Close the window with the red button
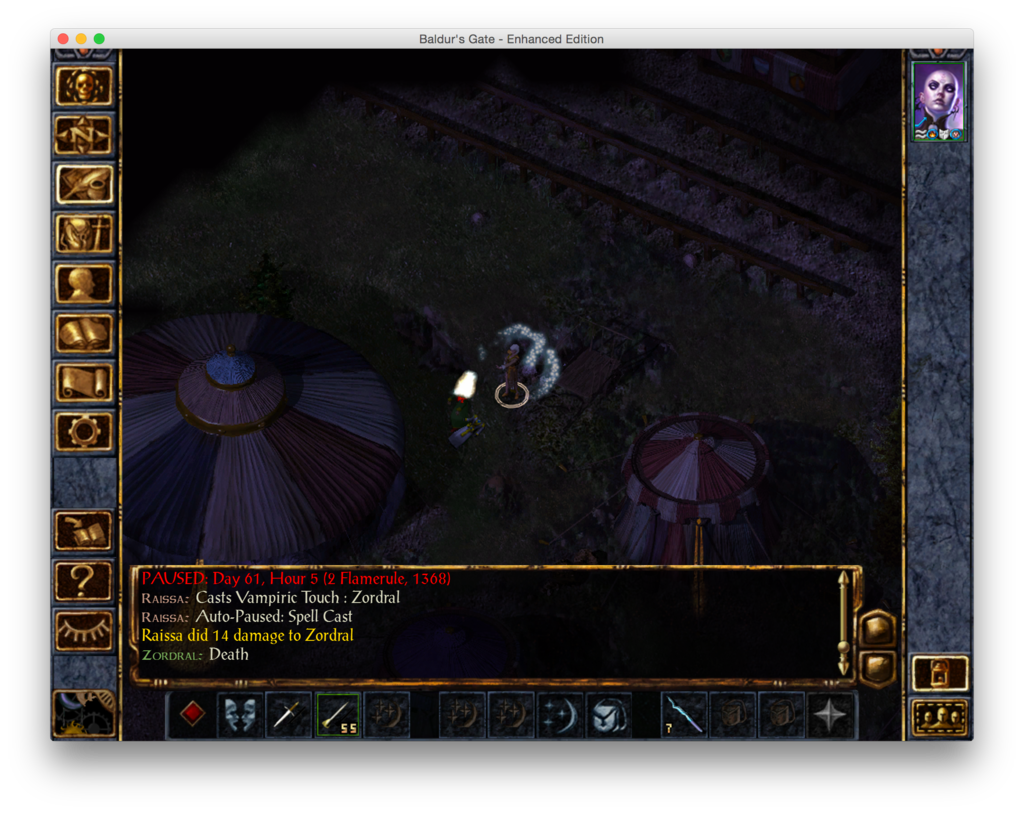This screenshot has width=1024, height=813. point(63,39)
